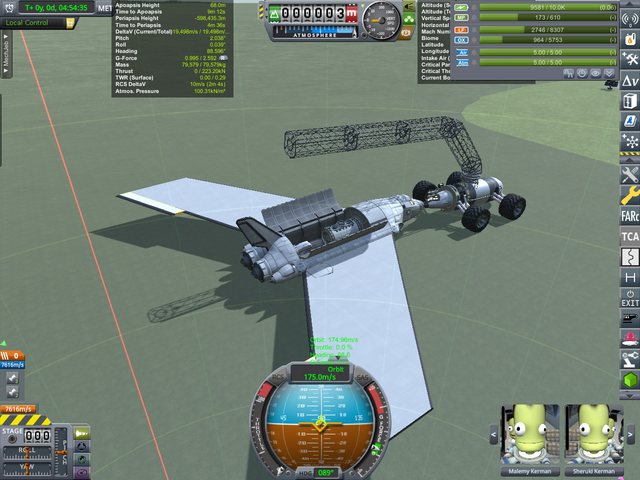This screenshot has height=480, width=640.
Task: Open the MechJeb side tab
Action: [x=6, y=52]
